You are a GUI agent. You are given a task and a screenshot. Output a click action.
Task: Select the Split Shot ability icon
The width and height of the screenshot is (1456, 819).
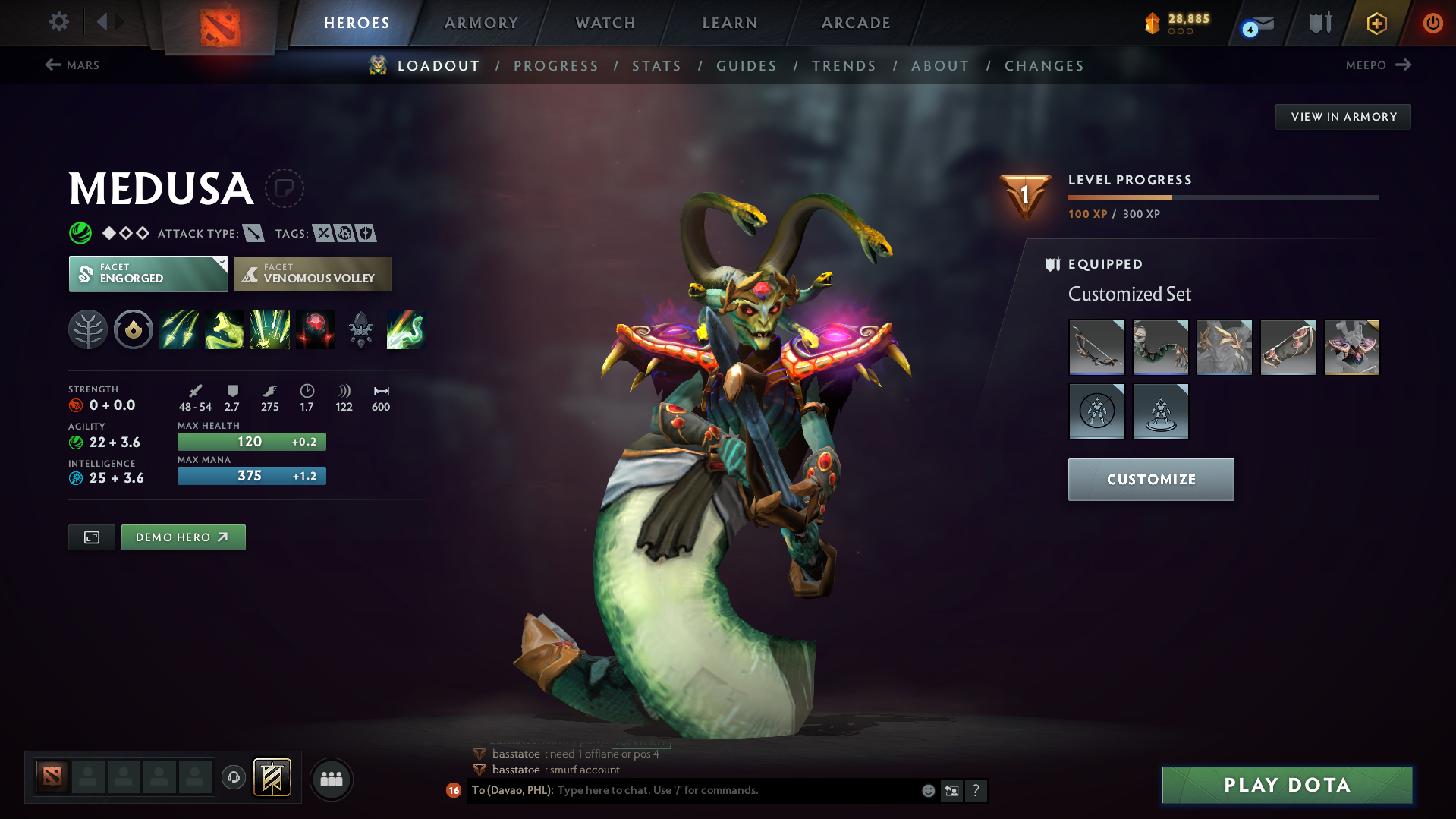coord(179,329)
